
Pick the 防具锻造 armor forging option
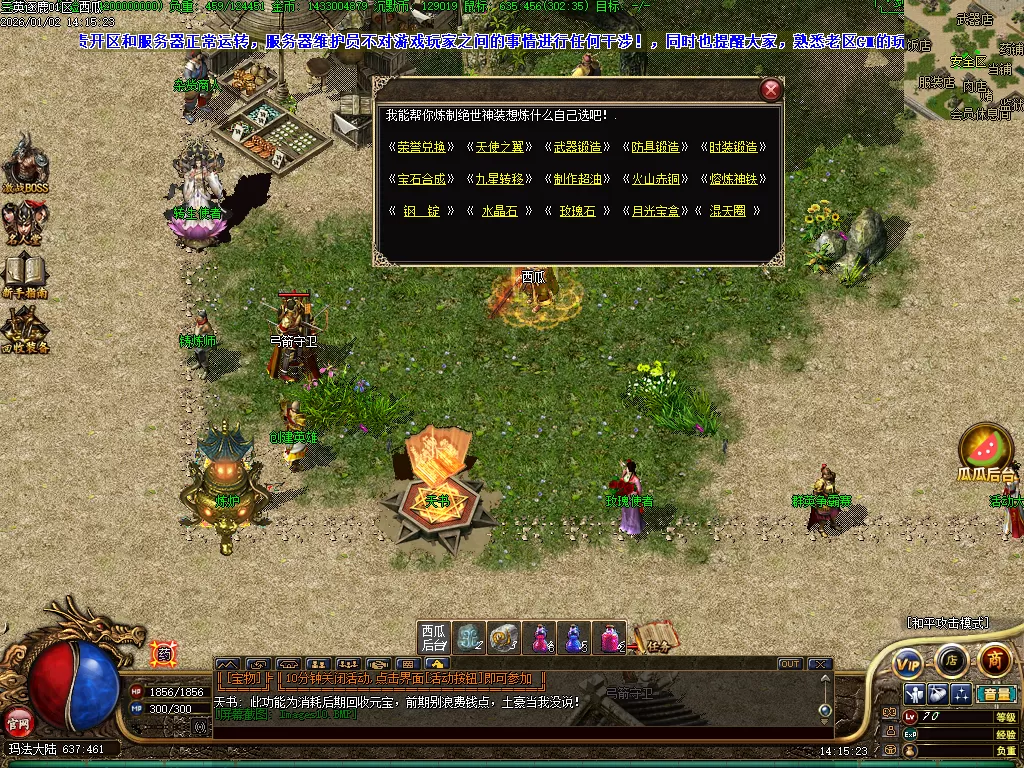pos(655,147)
